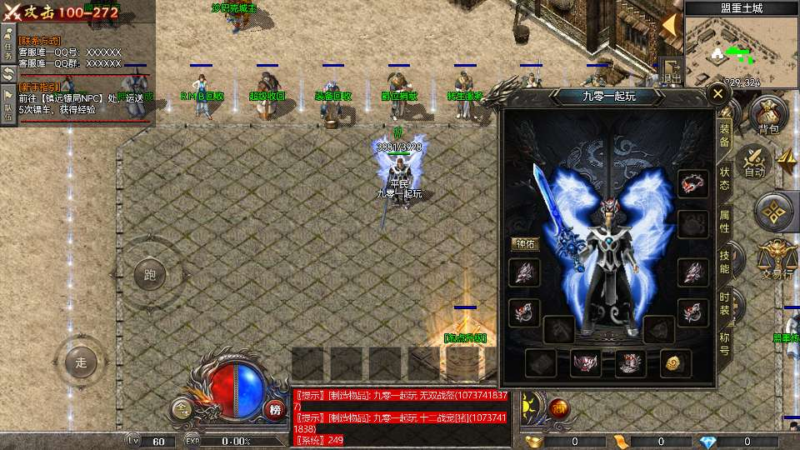Open the 任务 quest tab
Viewport: 800px width, 450px height.
click(8, 48)
